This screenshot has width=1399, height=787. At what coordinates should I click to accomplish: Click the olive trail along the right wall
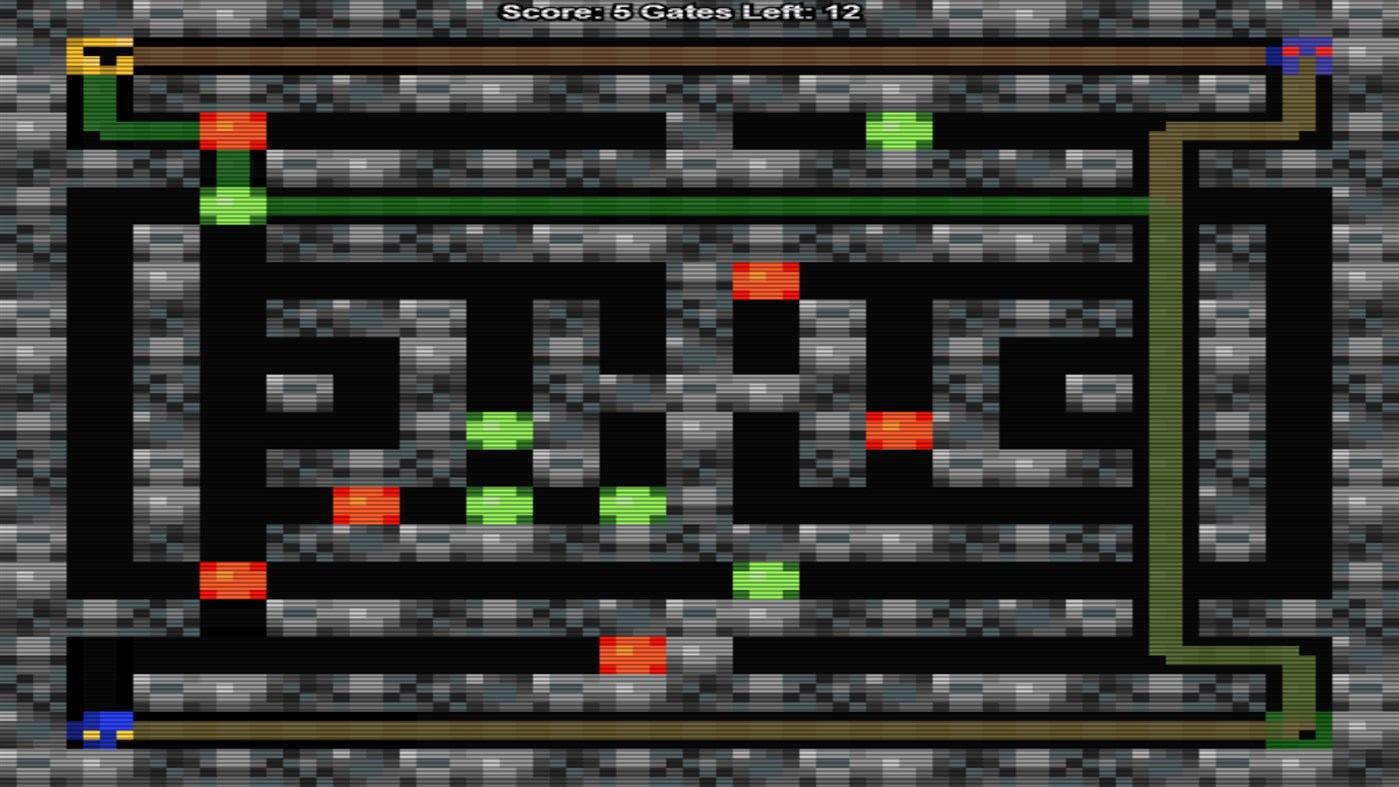tap(1170, 400)
